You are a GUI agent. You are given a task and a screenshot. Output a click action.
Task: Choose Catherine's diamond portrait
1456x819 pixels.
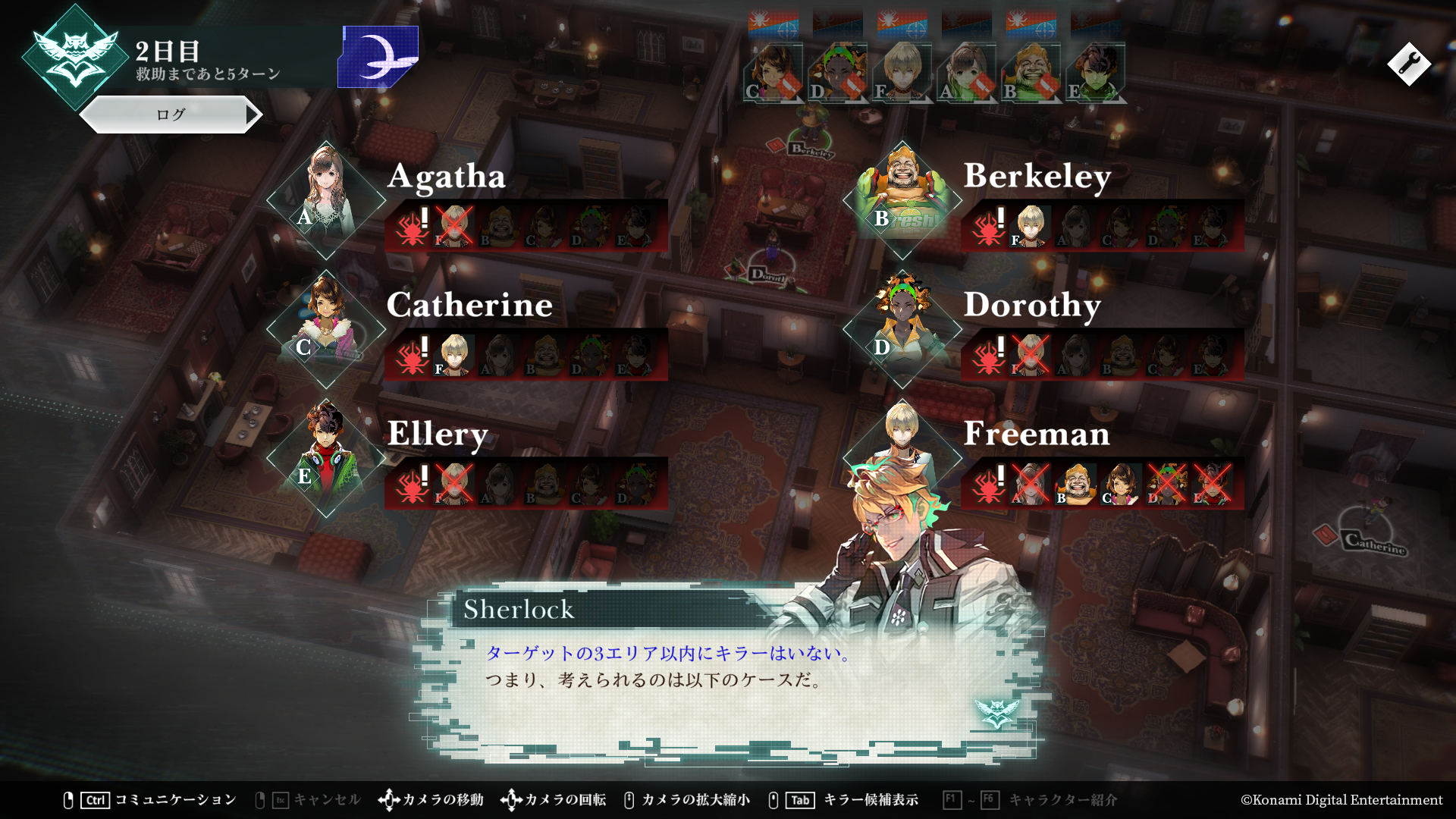tap(326, 329)
